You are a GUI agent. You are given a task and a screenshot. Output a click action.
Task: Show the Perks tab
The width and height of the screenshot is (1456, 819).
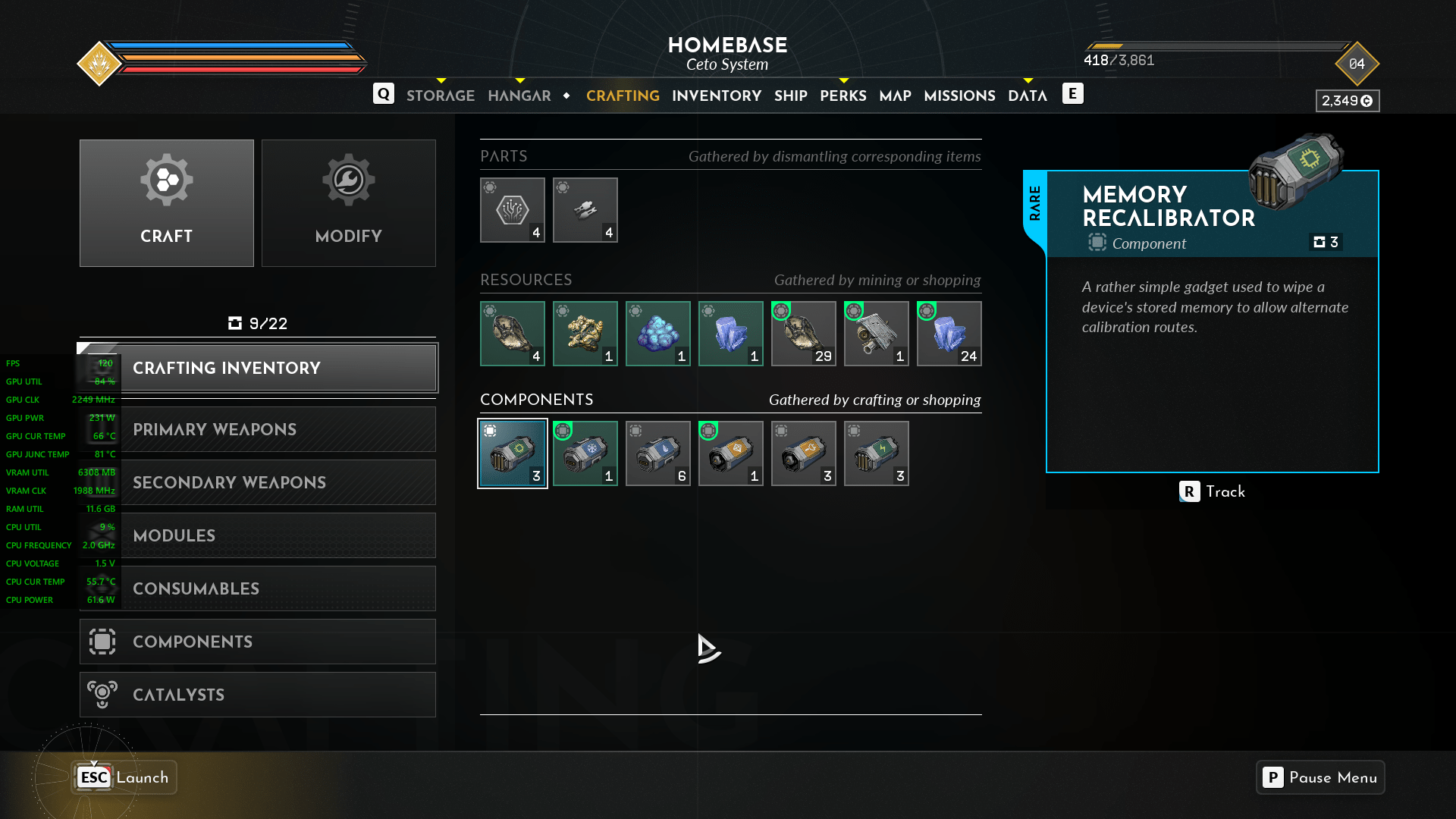click(843, 96)
